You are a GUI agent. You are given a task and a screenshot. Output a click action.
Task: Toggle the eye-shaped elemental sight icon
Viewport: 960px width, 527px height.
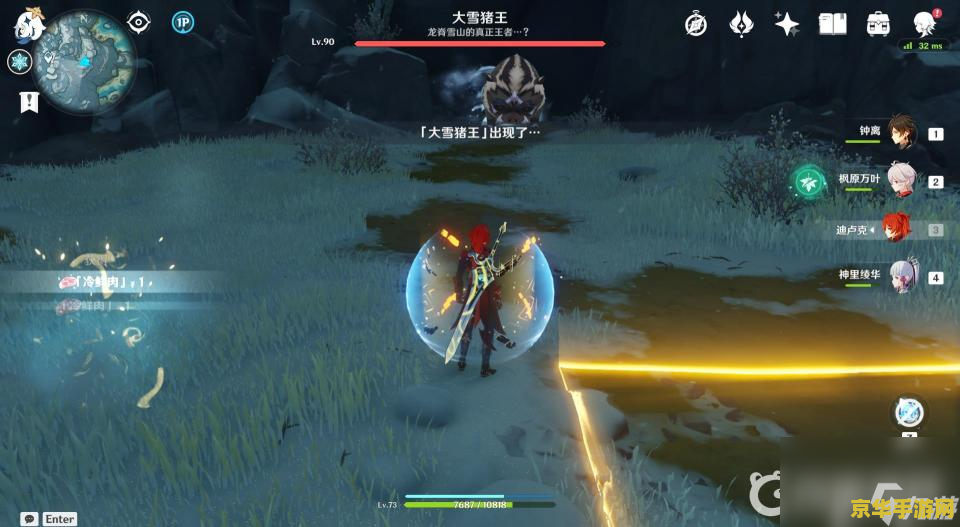point(139,22)
